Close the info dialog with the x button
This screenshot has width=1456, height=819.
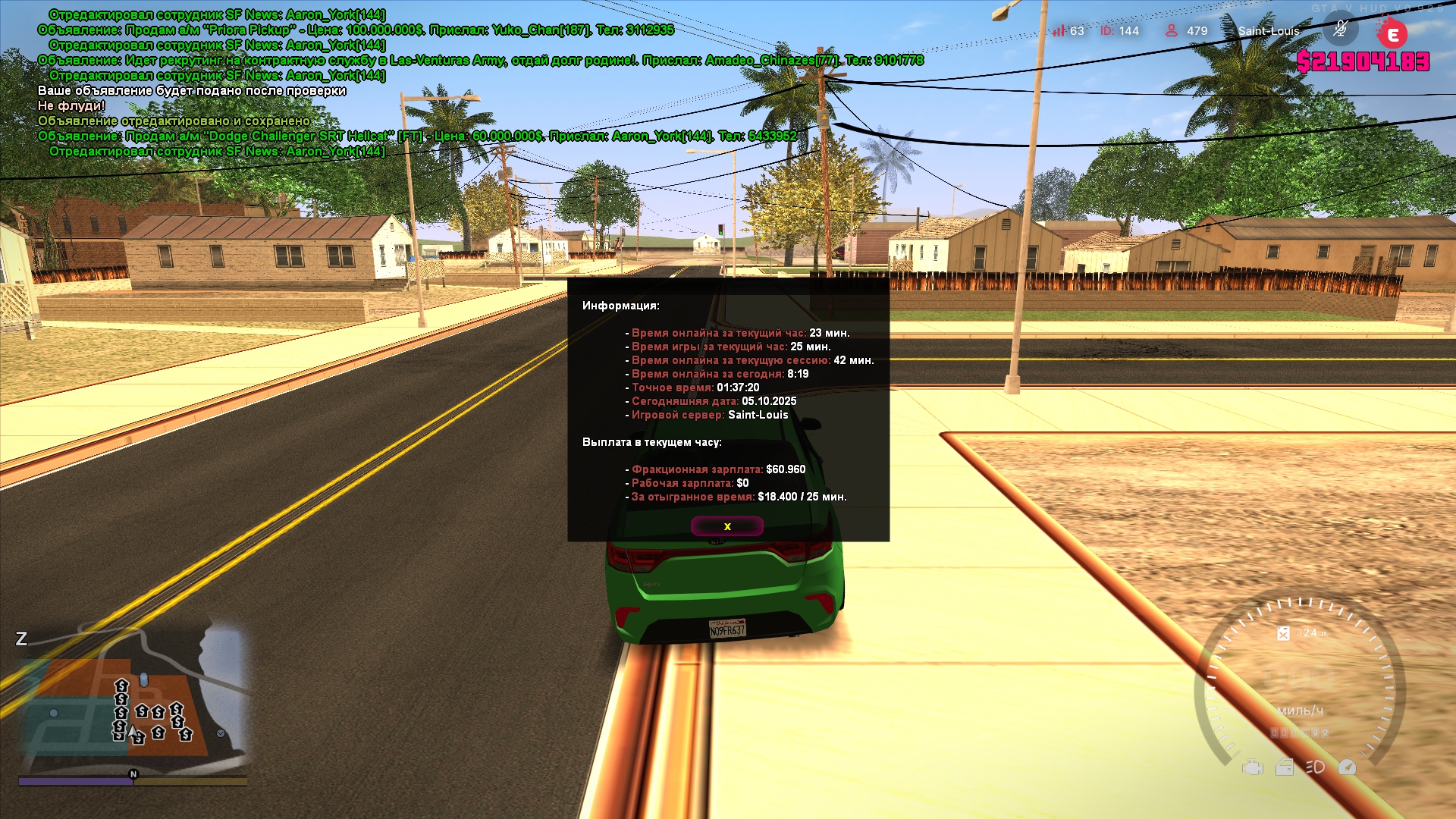[x=726, y=526]
